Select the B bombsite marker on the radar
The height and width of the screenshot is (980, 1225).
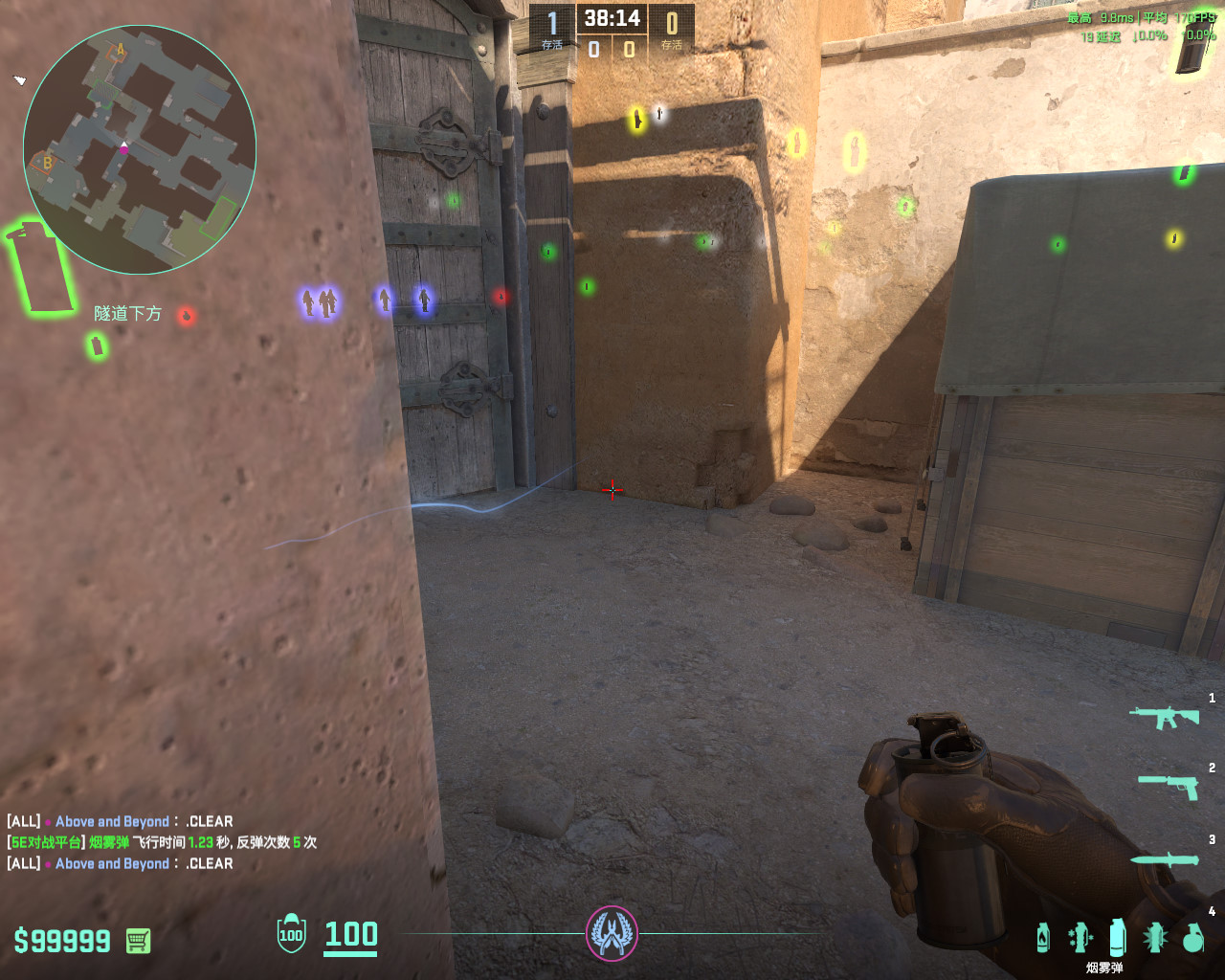point(45,163)
